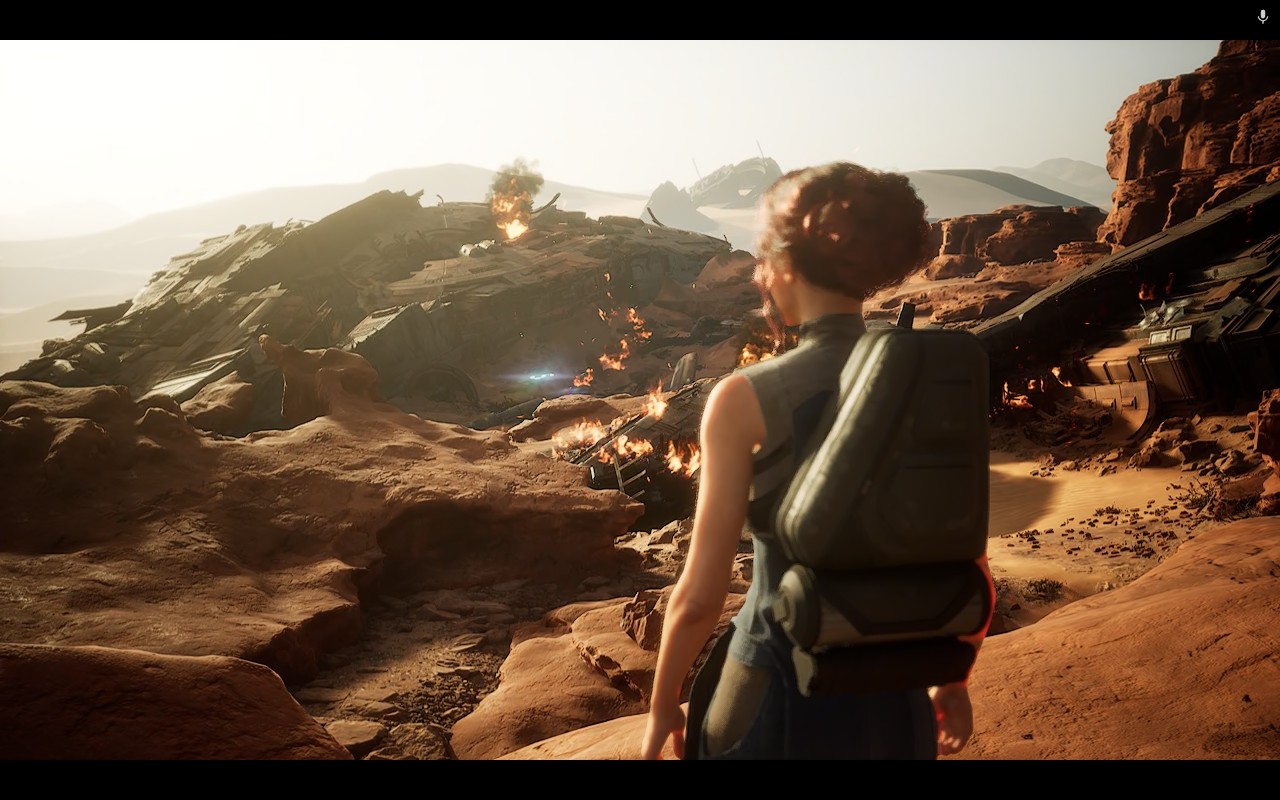
Task: Click the microphone icon in the top bar
Action: [x=1262, y=17]
